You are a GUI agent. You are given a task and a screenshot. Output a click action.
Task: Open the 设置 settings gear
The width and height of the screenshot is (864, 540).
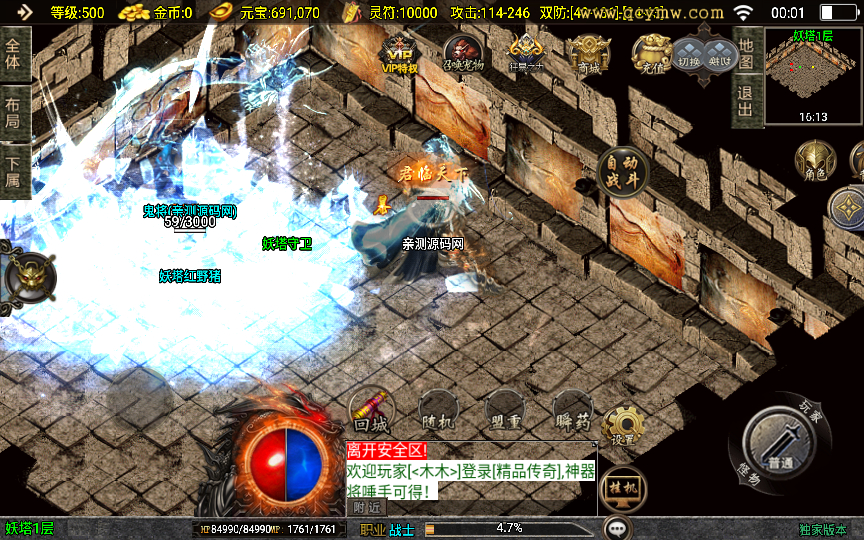(x=623, y=425)
